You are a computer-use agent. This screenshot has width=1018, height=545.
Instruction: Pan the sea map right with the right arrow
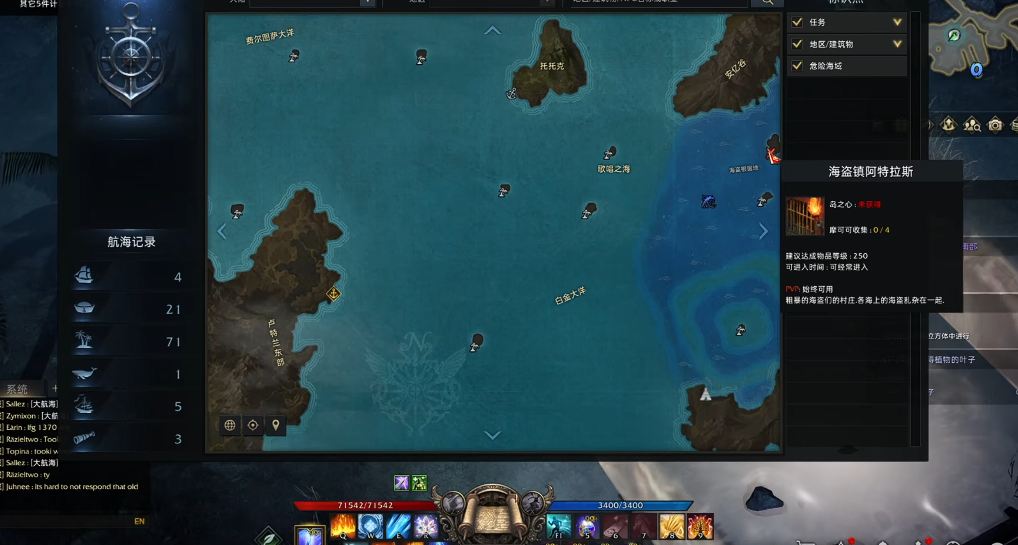pos(764,231)
